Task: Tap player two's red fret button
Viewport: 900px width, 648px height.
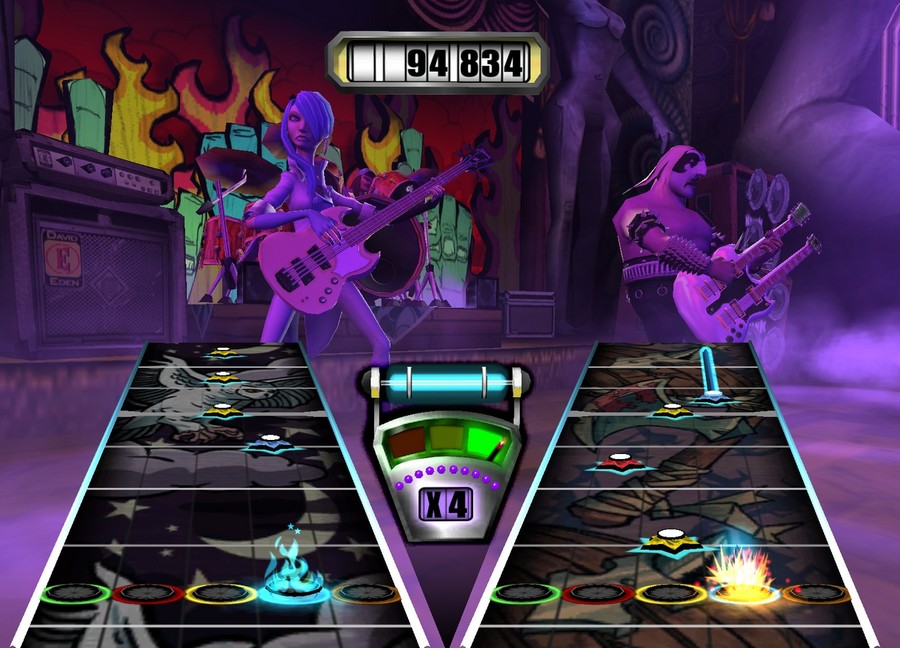Action: click(595, 593)
